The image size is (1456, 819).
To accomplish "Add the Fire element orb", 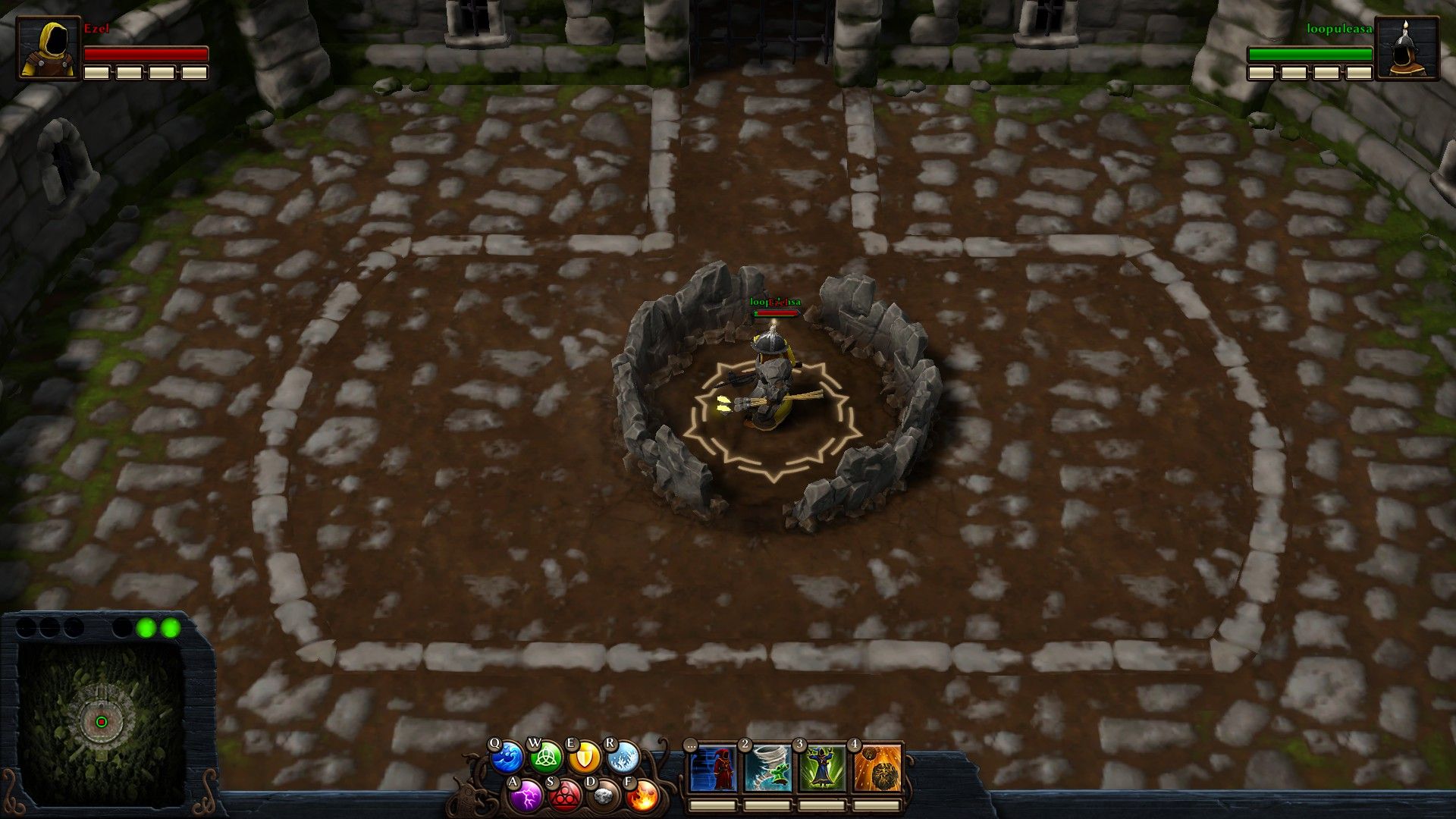I will [x=642, y=795].
